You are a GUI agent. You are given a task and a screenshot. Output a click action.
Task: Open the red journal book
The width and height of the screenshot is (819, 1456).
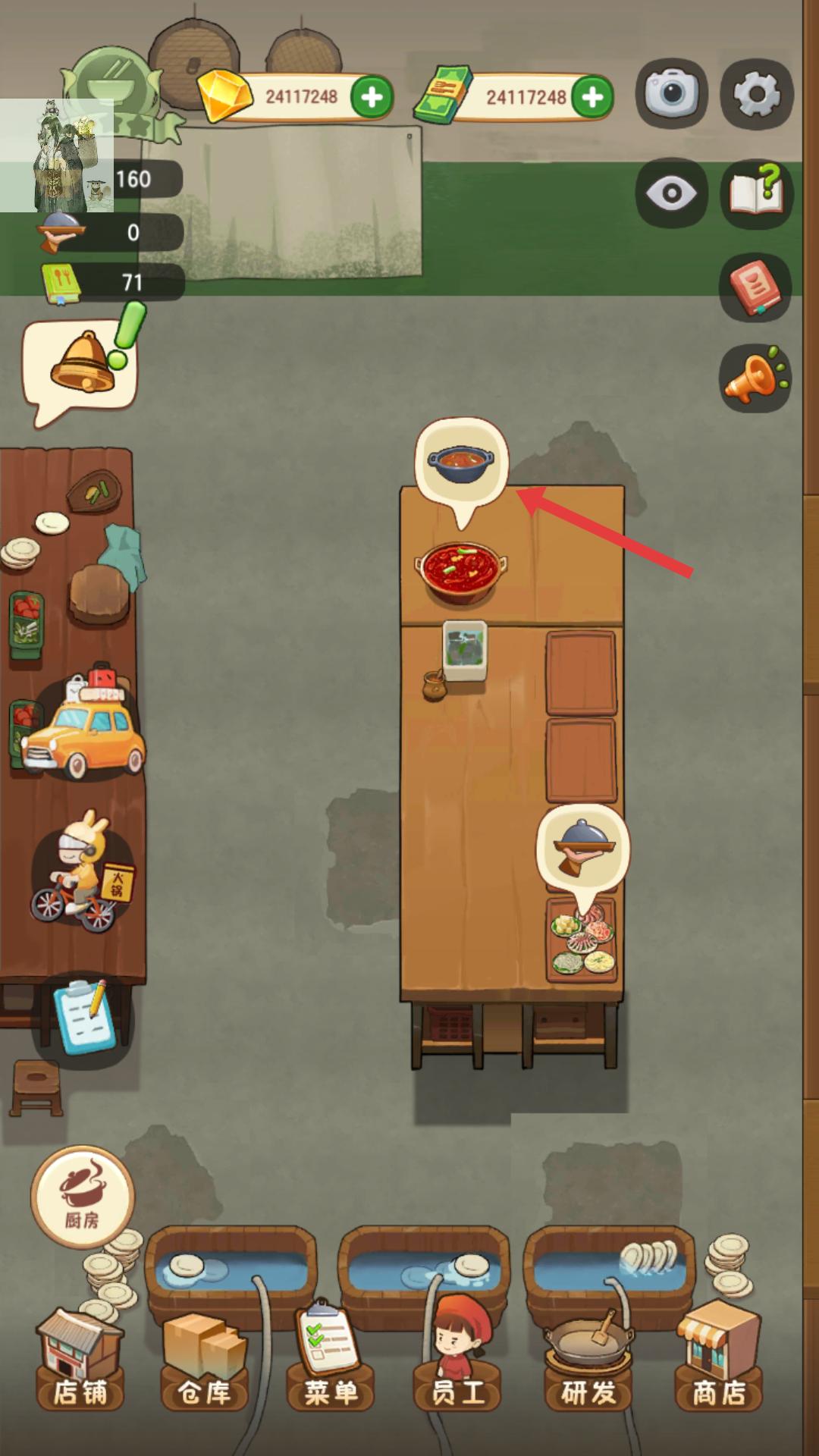(755, 287)
